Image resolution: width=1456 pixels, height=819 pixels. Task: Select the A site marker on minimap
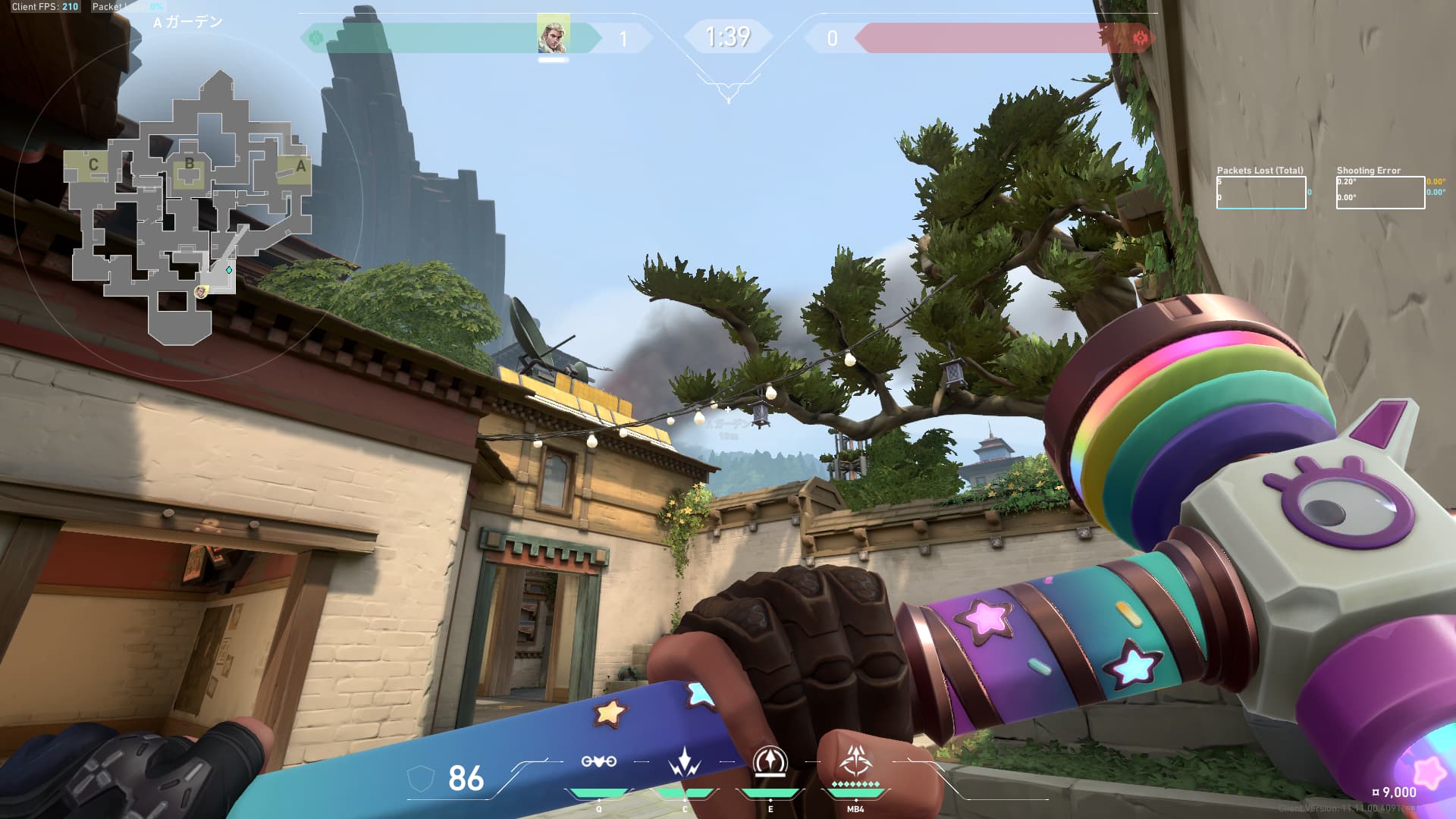pos(300,166)
